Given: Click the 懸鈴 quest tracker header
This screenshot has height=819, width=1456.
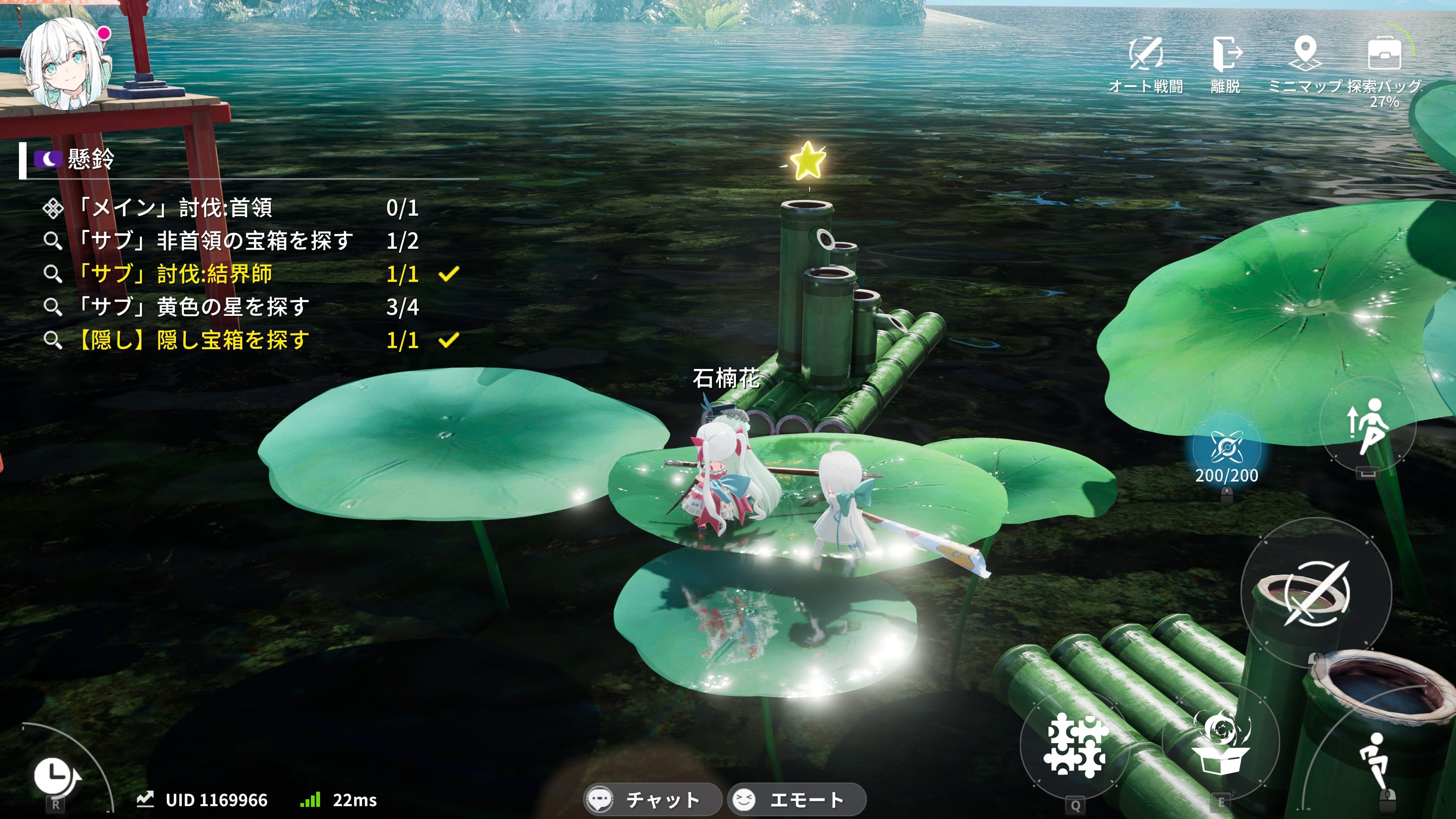Looking at the screenshot, I should 91,159.
